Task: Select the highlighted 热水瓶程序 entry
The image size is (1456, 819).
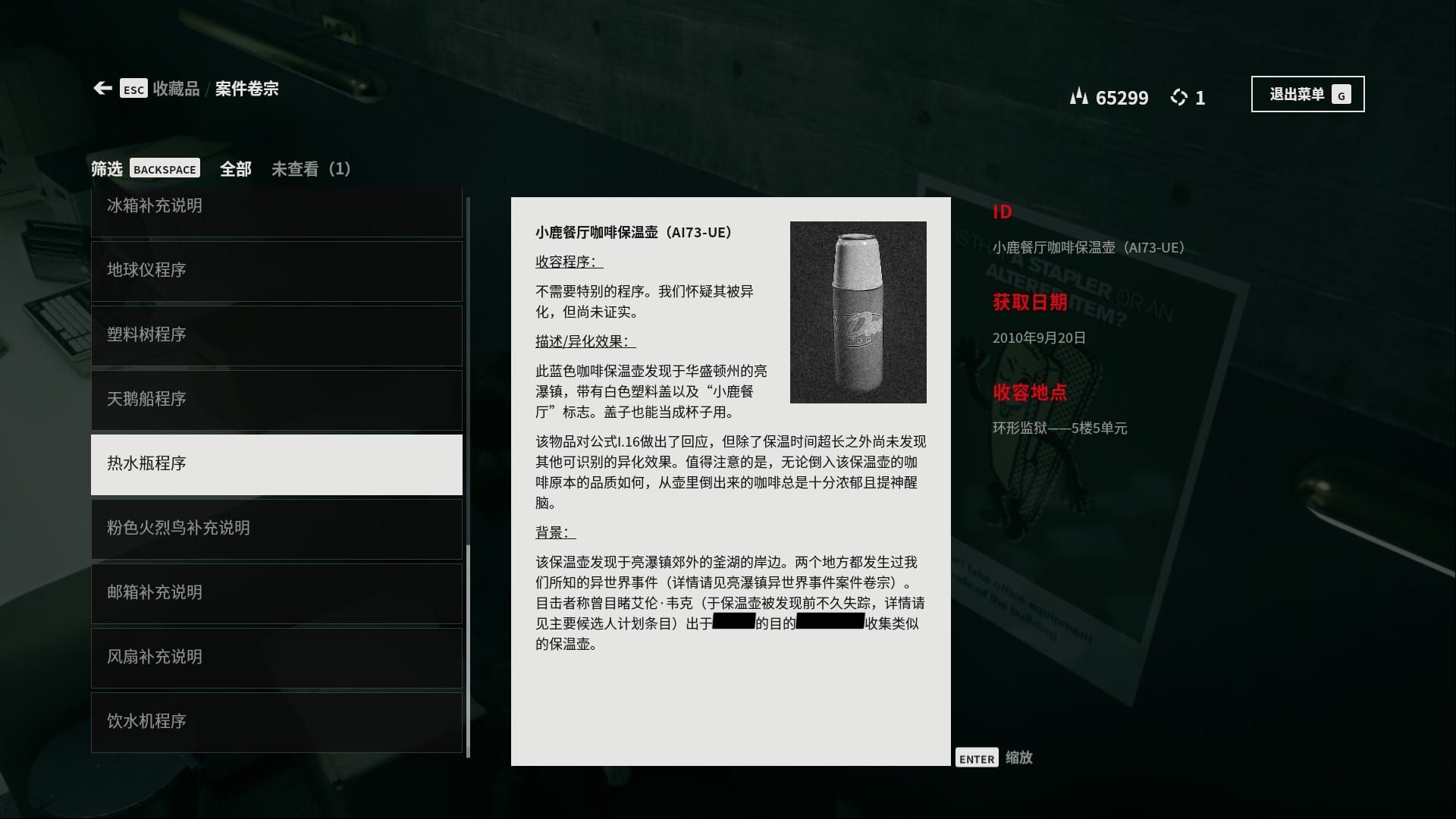Action: (x=276, y=464)
